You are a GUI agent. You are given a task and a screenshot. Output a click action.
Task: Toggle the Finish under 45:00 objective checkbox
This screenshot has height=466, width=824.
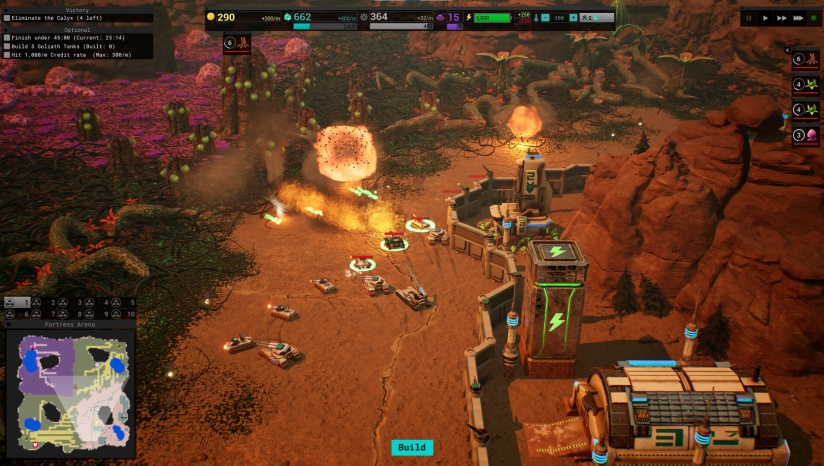(6, 38)
